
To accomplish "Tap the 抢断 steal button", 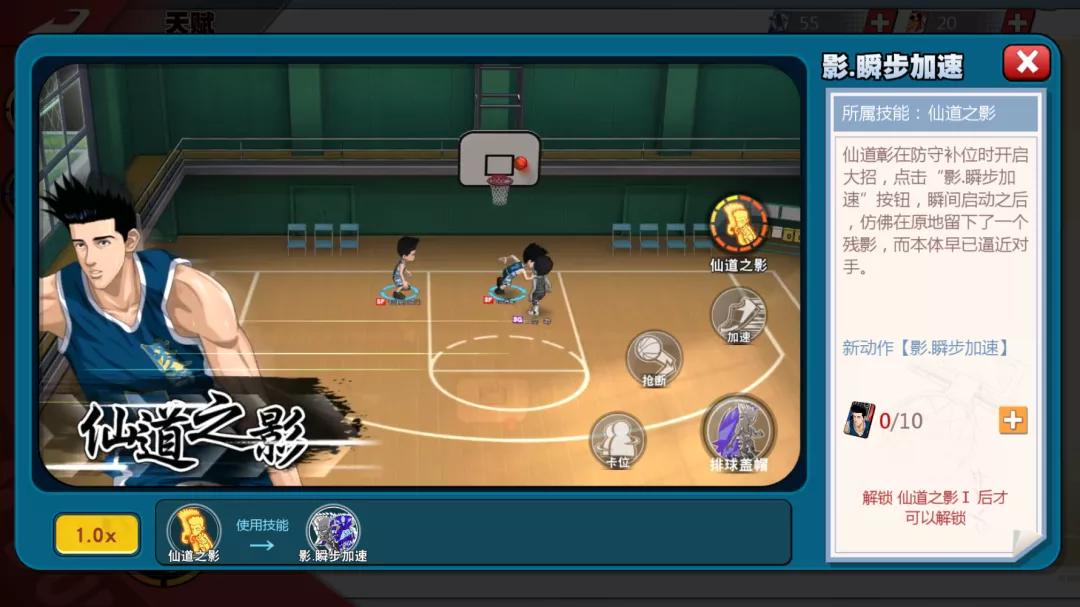I will pos(654,357).
